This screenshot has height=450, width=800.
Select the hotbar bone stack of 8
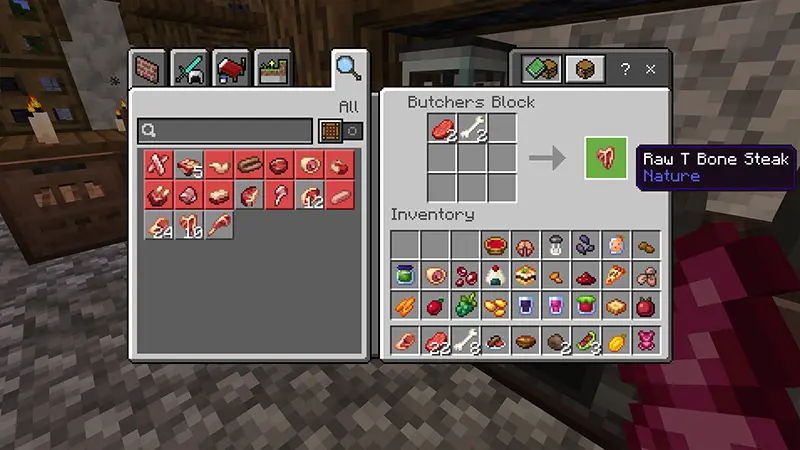[465, 341]
